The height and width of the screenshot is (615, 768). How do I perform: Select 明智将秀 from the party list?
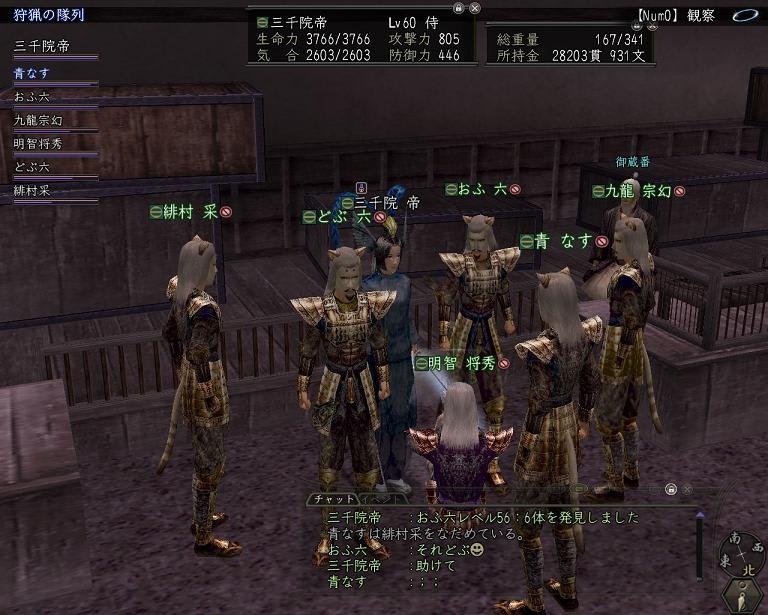tap(37, 143)
